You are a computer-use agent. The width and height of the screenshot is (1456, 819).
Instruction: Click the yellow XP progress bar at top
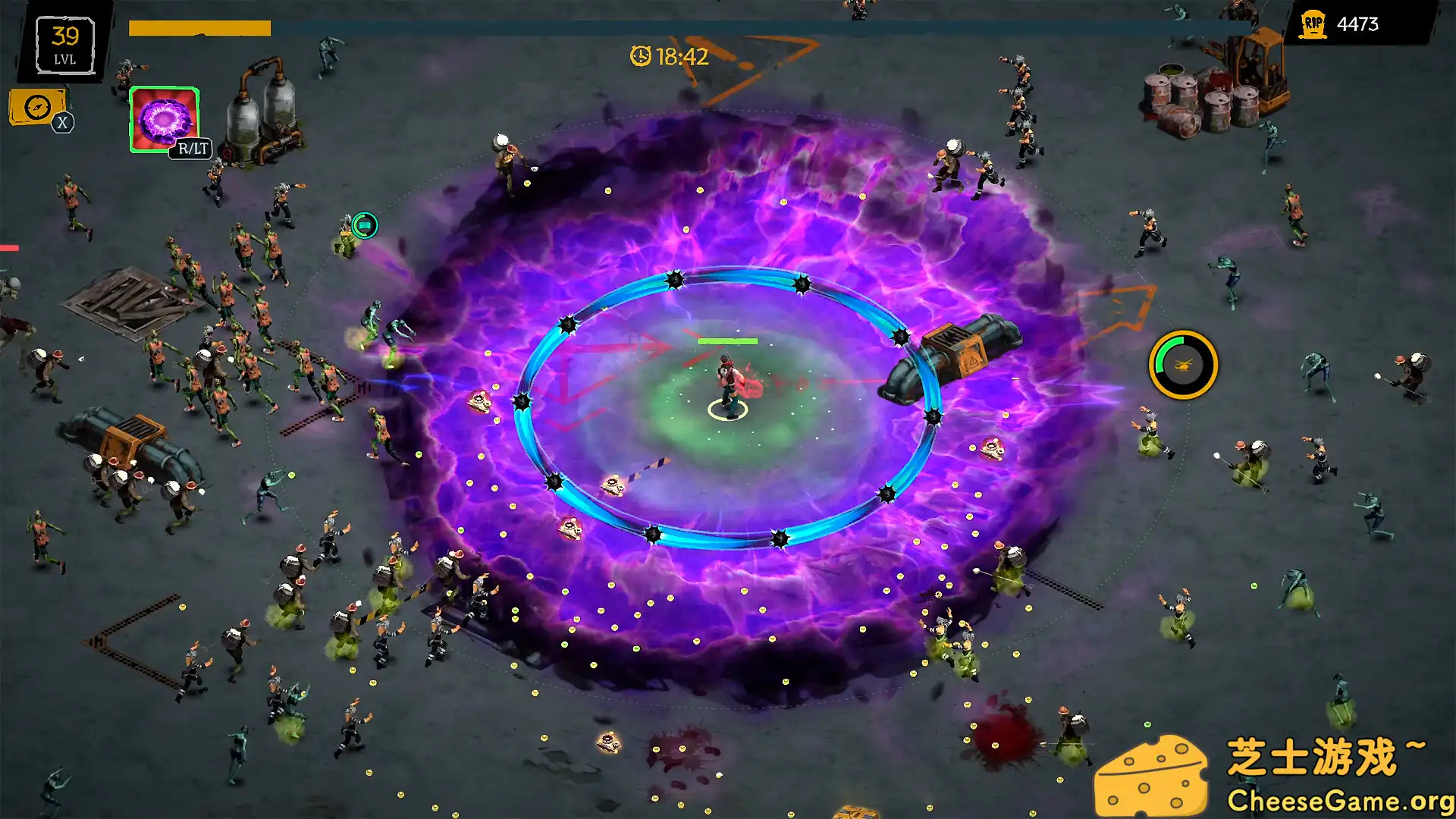click(x=201, y=29)
